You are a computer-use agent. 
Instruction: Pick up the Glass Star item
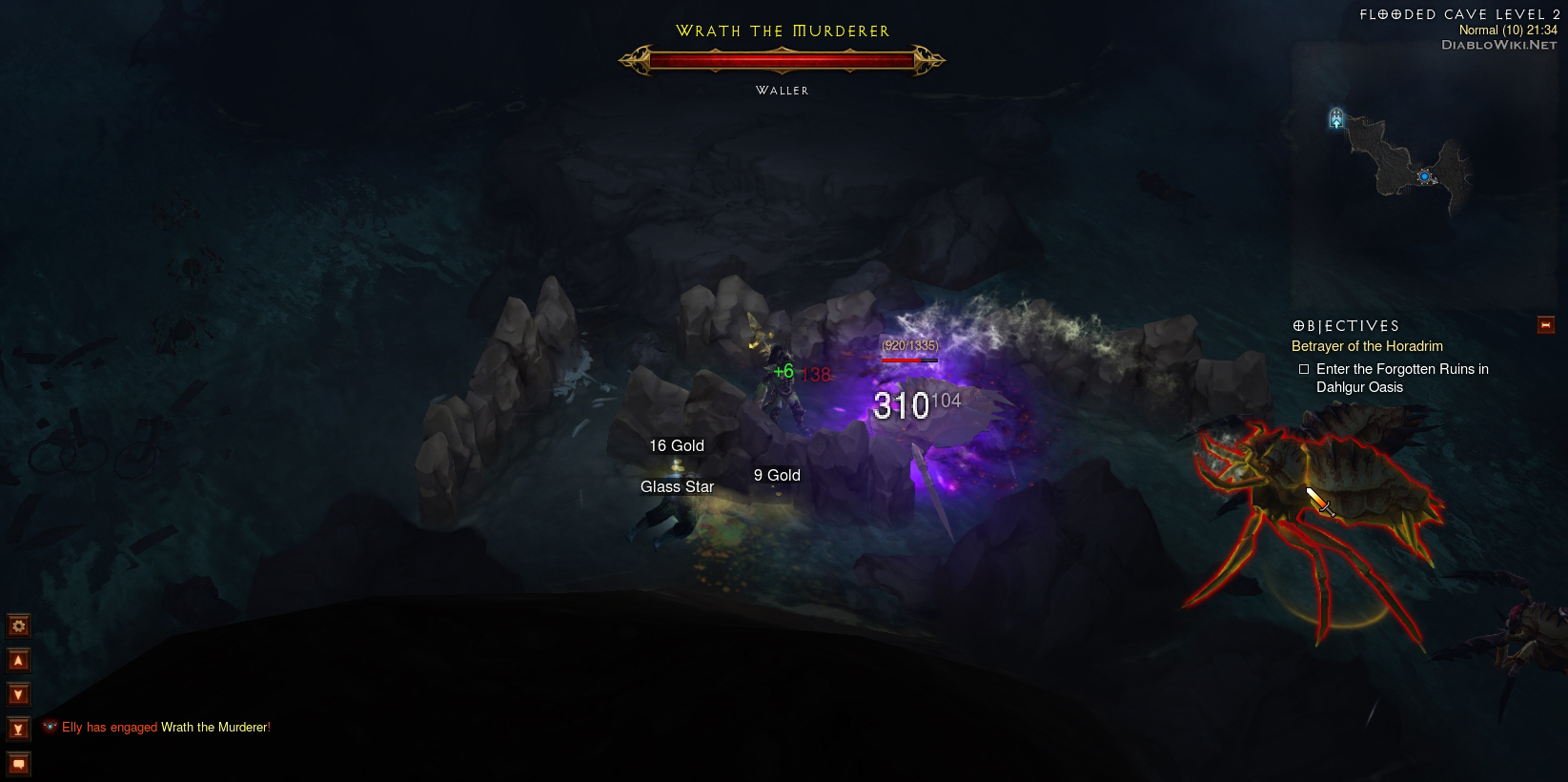coord(677,486)
